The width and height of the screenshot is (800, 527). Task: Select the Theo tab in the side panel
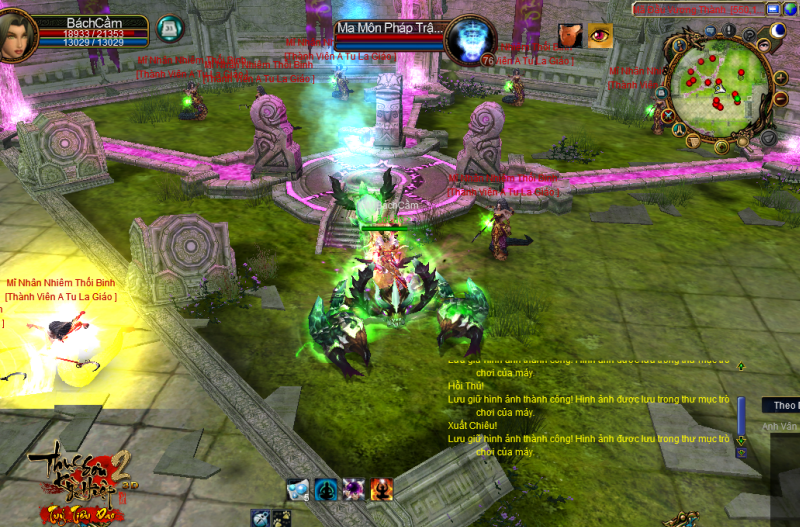pos(781,405)
